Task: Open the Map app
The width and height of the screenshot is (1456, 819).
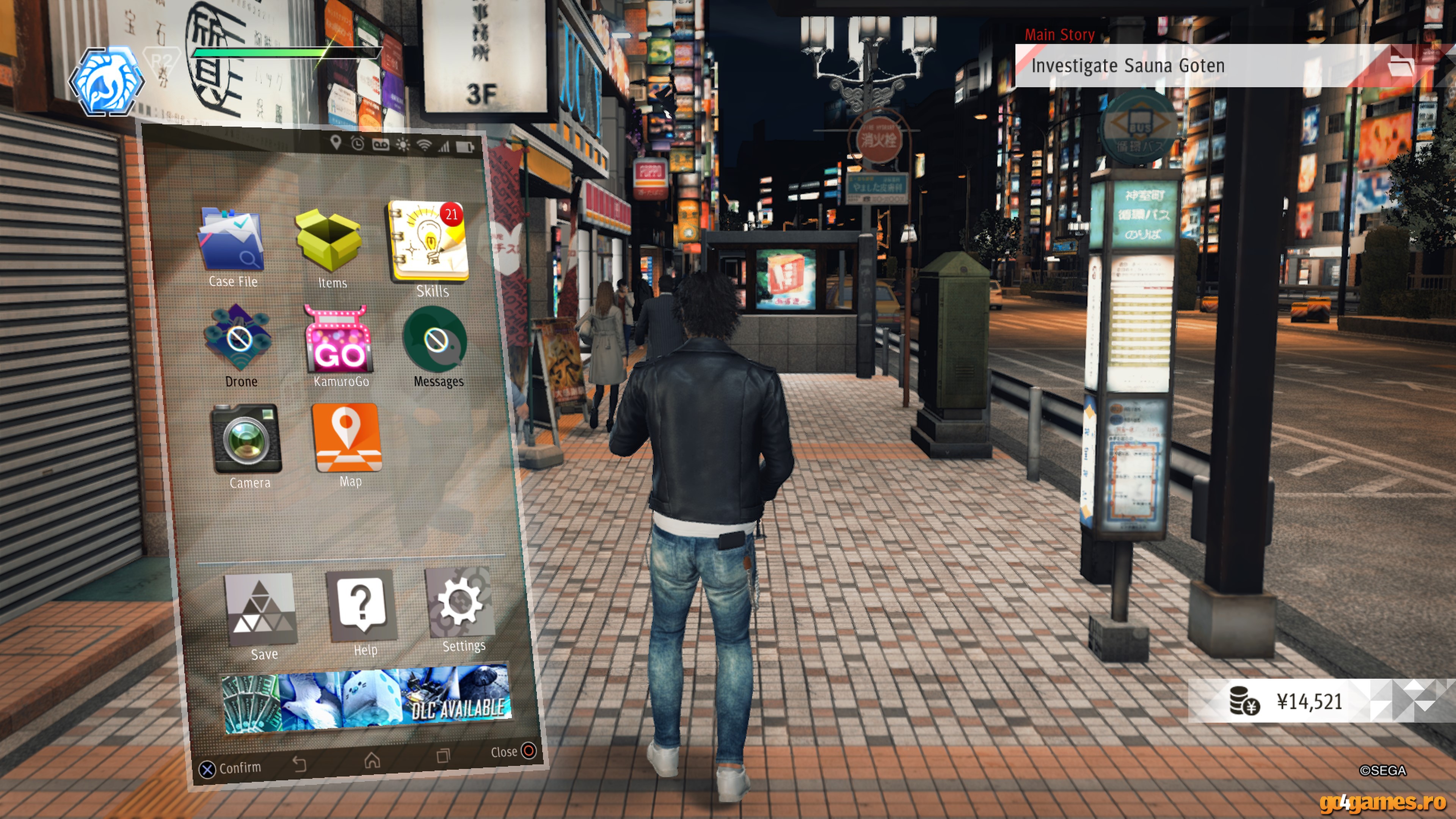Action: click(347, 438)
